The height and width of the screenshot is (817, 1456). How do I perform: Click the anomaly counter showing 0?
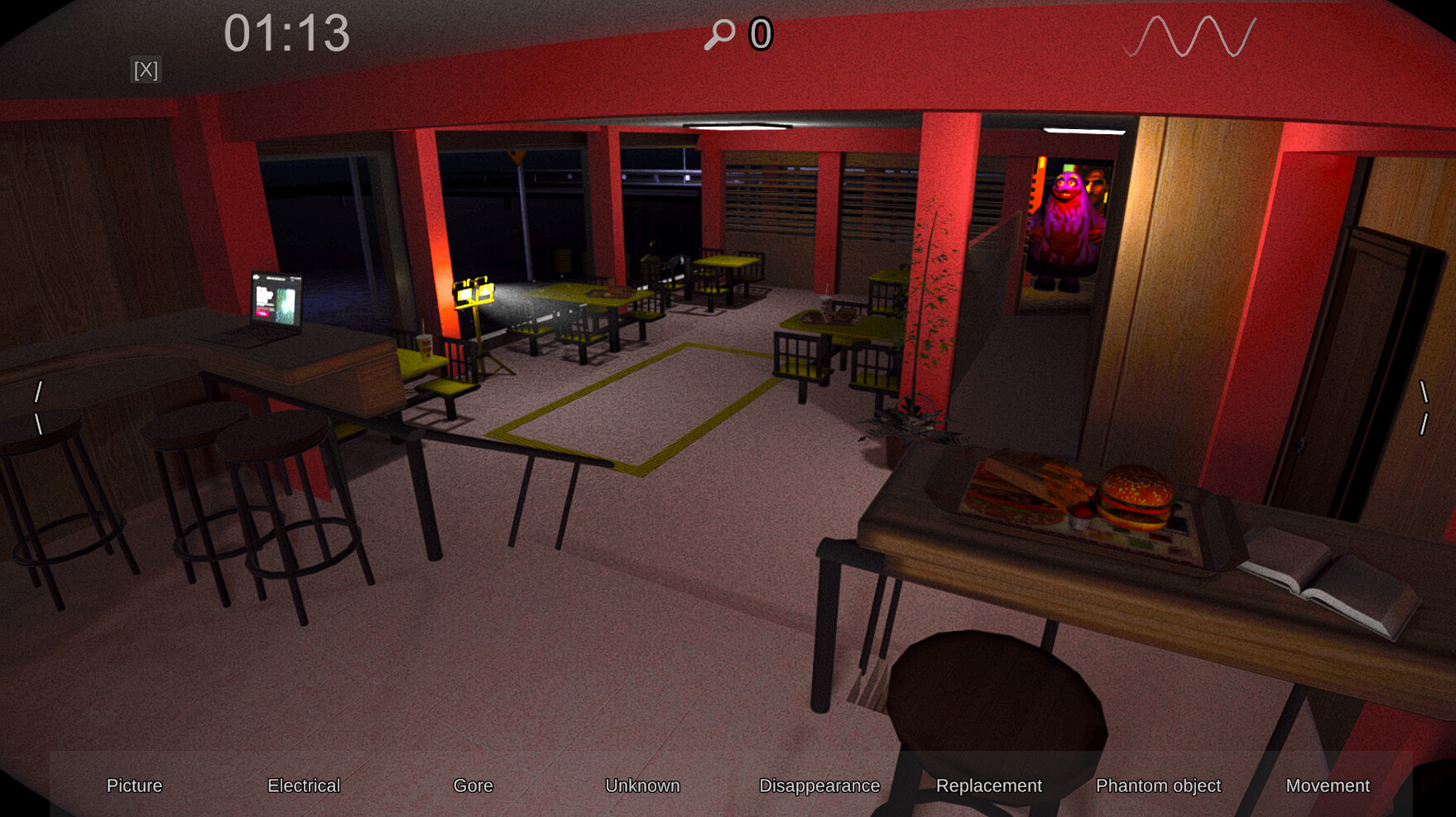click(760, 34)
